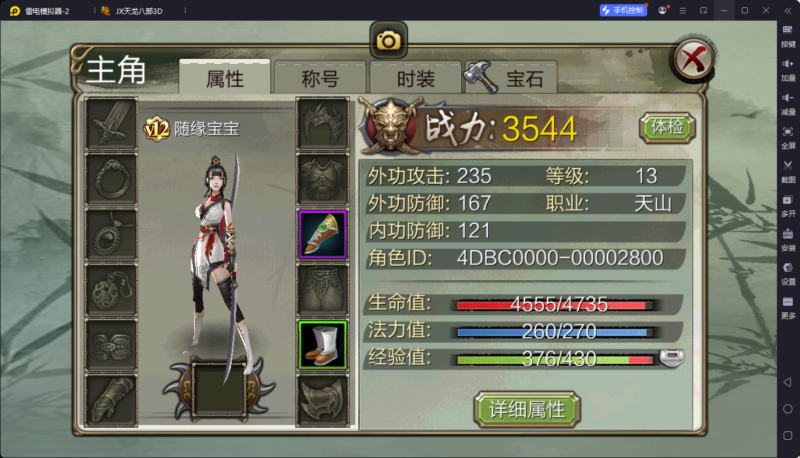This screenshot has height=458, width=800.
Task: Open the emulator 多开 multi-instance tool
Action: [x=788, y=204]
